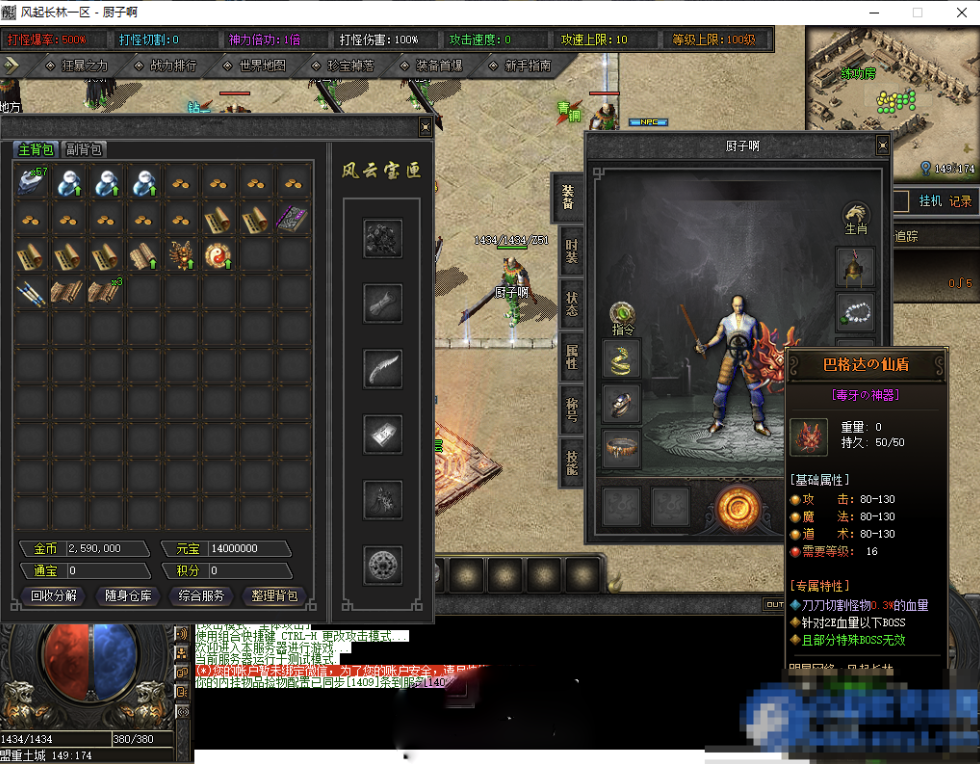Image resolution: width=980 pixels, height=764 pixels.
Task: Open the 狂暴之力 menu
Action: pos(82,65)
